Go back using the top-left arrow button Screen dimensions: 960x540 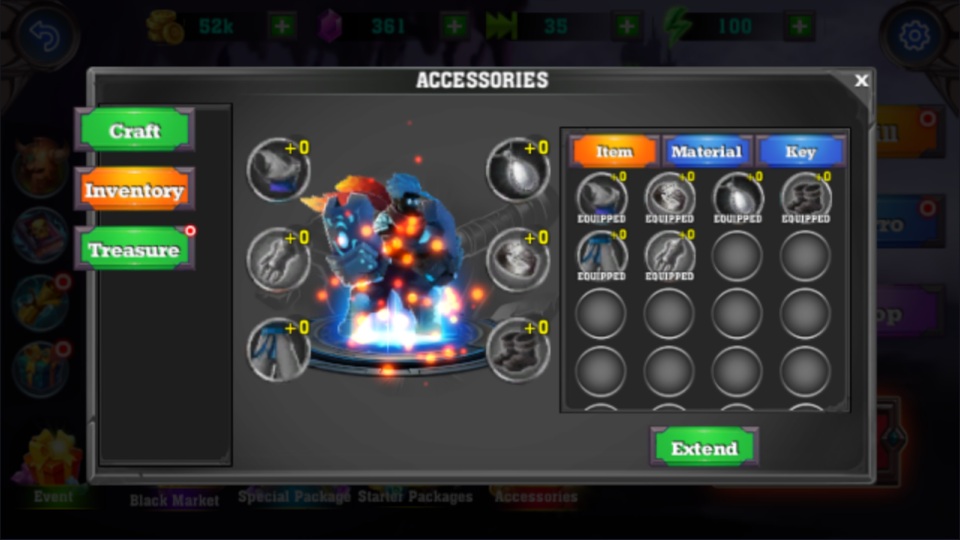point(46,38)
